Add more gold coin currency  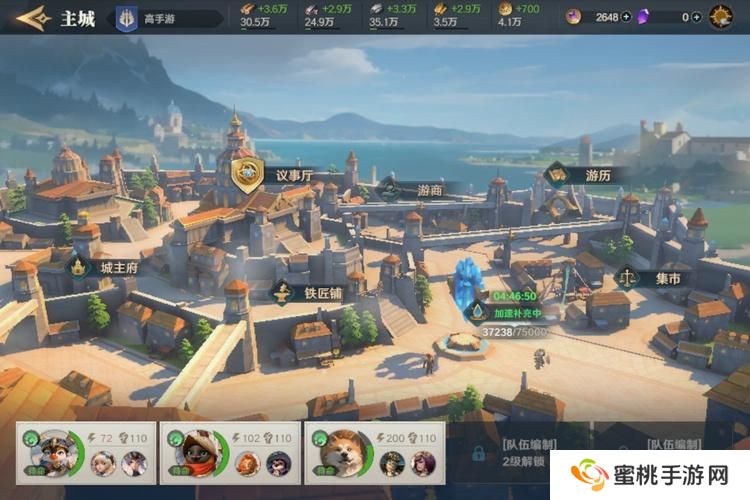[x=626, y=17]
